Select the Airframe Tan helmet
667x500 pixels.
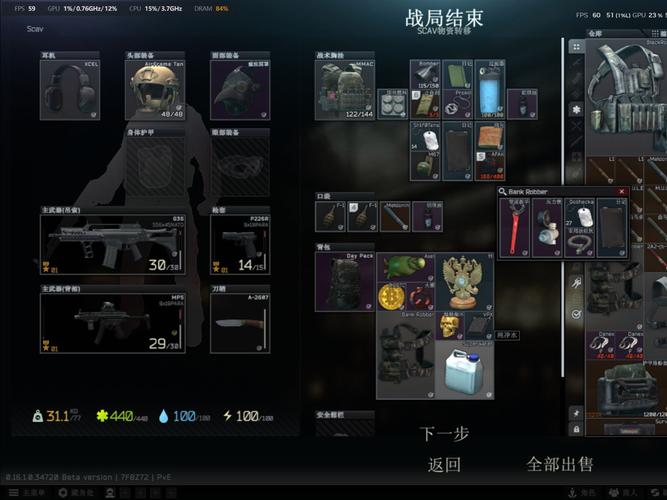click(x=155, y=91)
